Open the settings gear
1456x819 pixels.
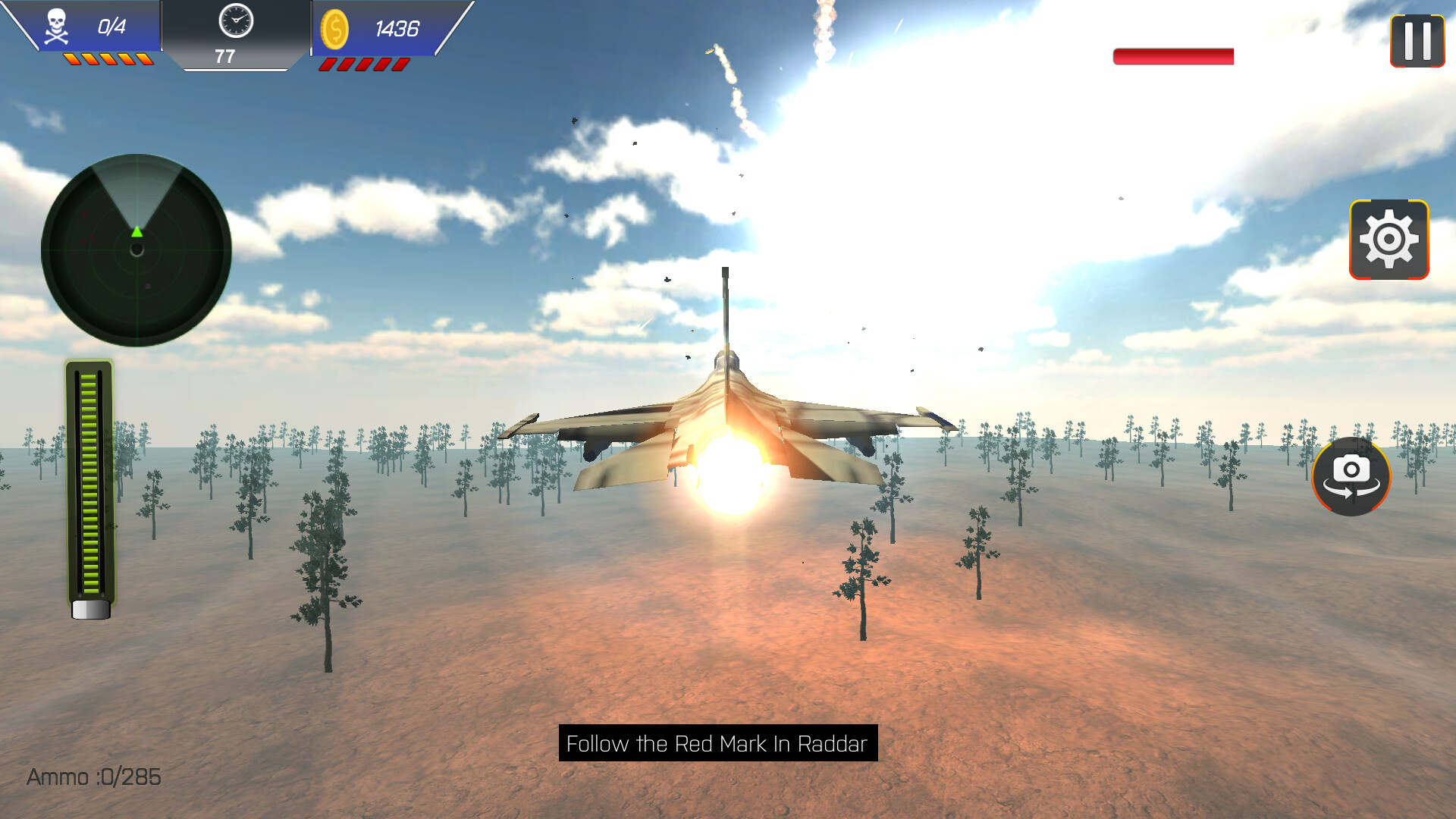click(x=1389, y=239)
